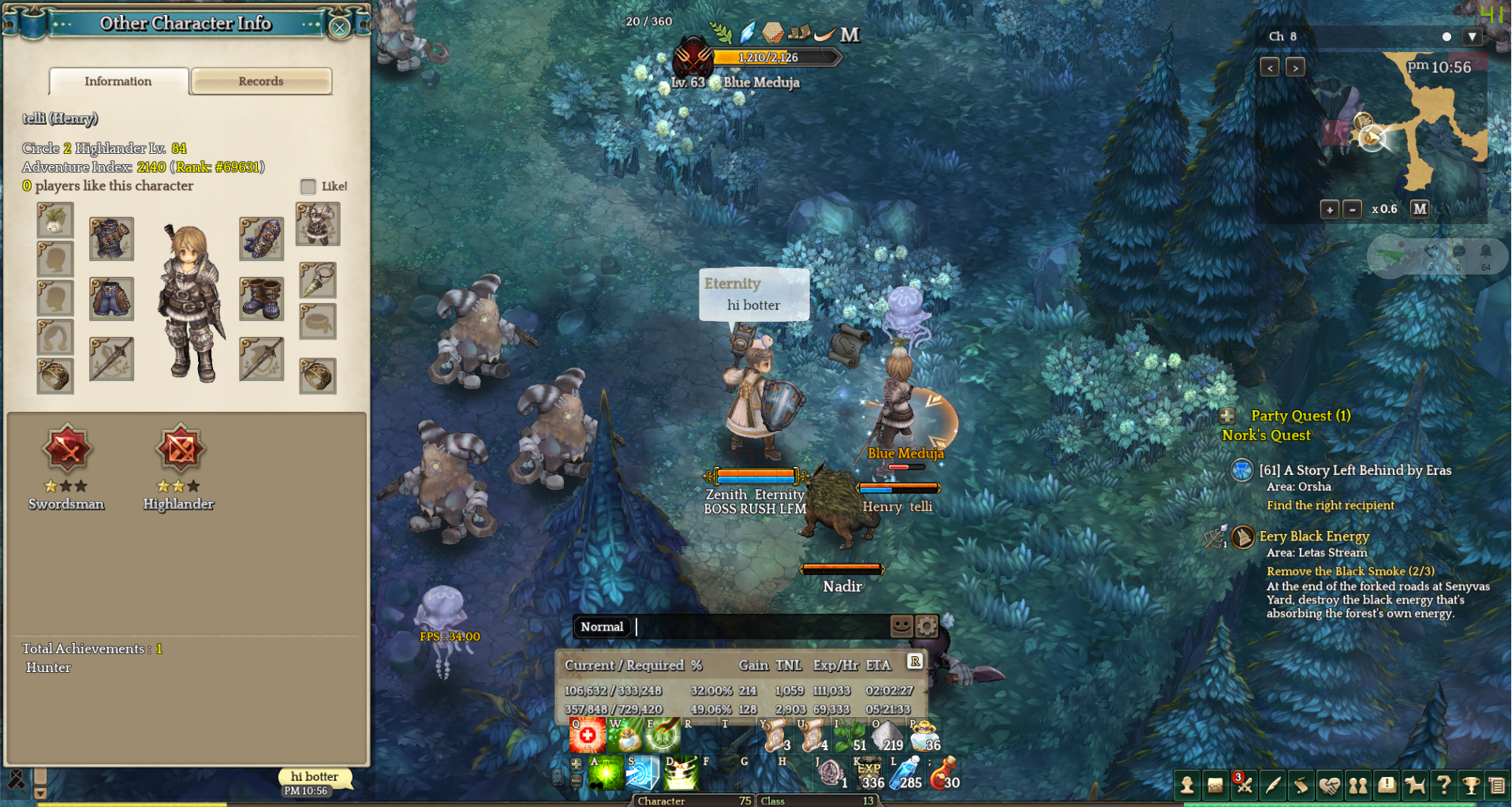1512x807 pixels.
Task: Open chat settings gear button
Action: [x=927, y=626]
